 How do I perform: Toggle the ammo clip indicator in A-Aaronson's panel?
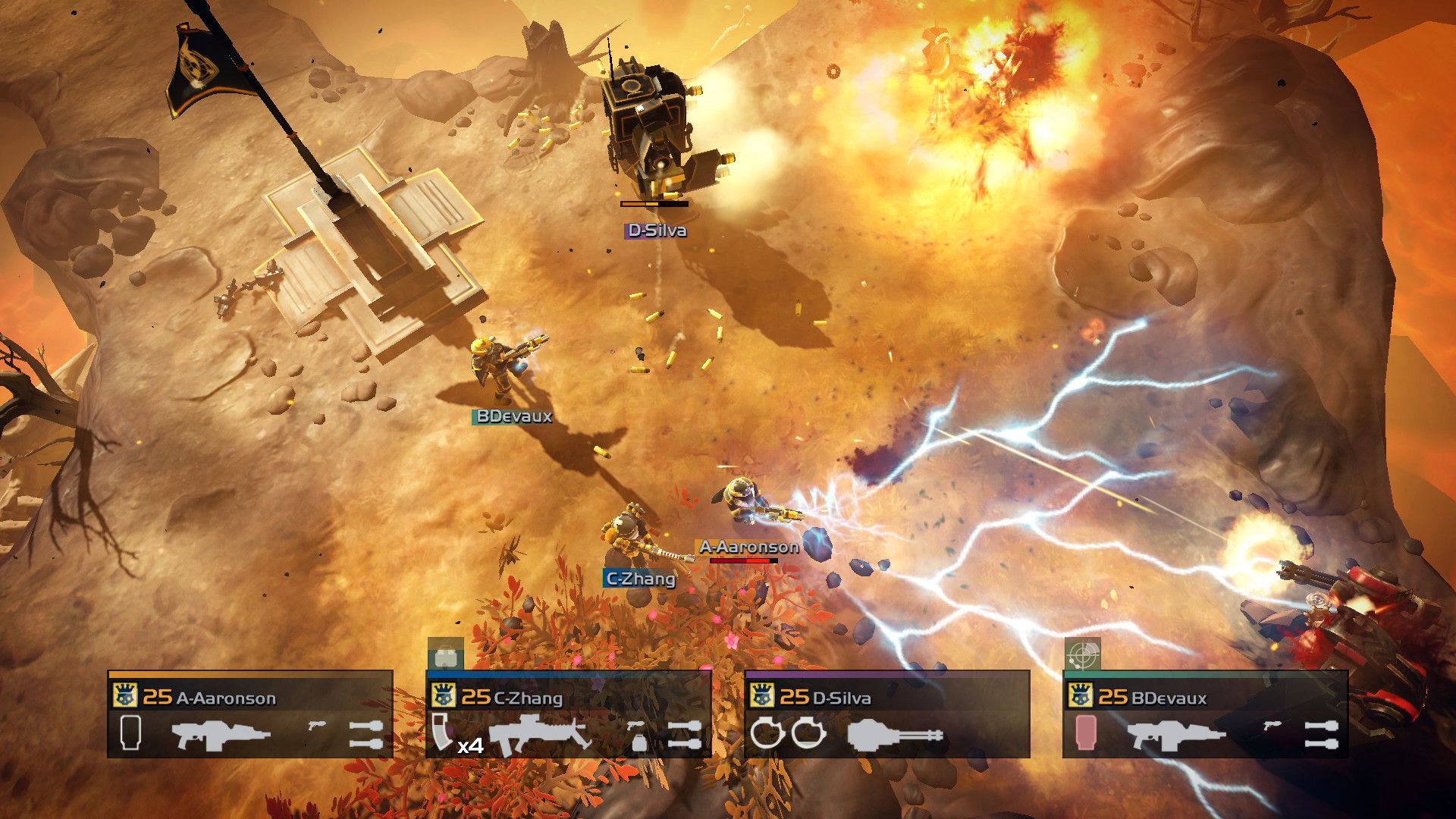pyautogui.click(x=130, y=733)
